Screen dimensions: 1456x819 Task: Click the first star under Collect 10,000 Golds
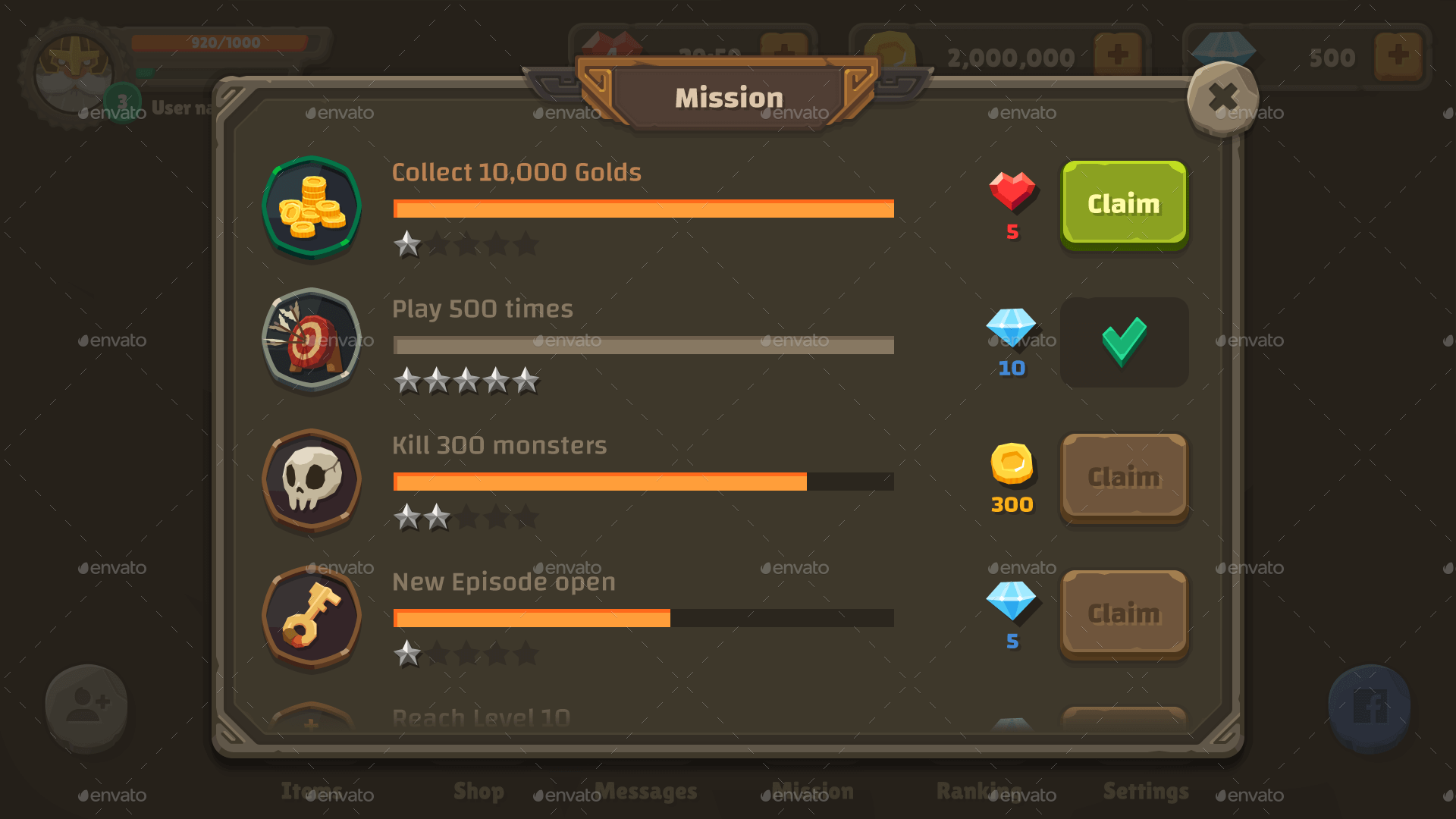tap(407, 244)
